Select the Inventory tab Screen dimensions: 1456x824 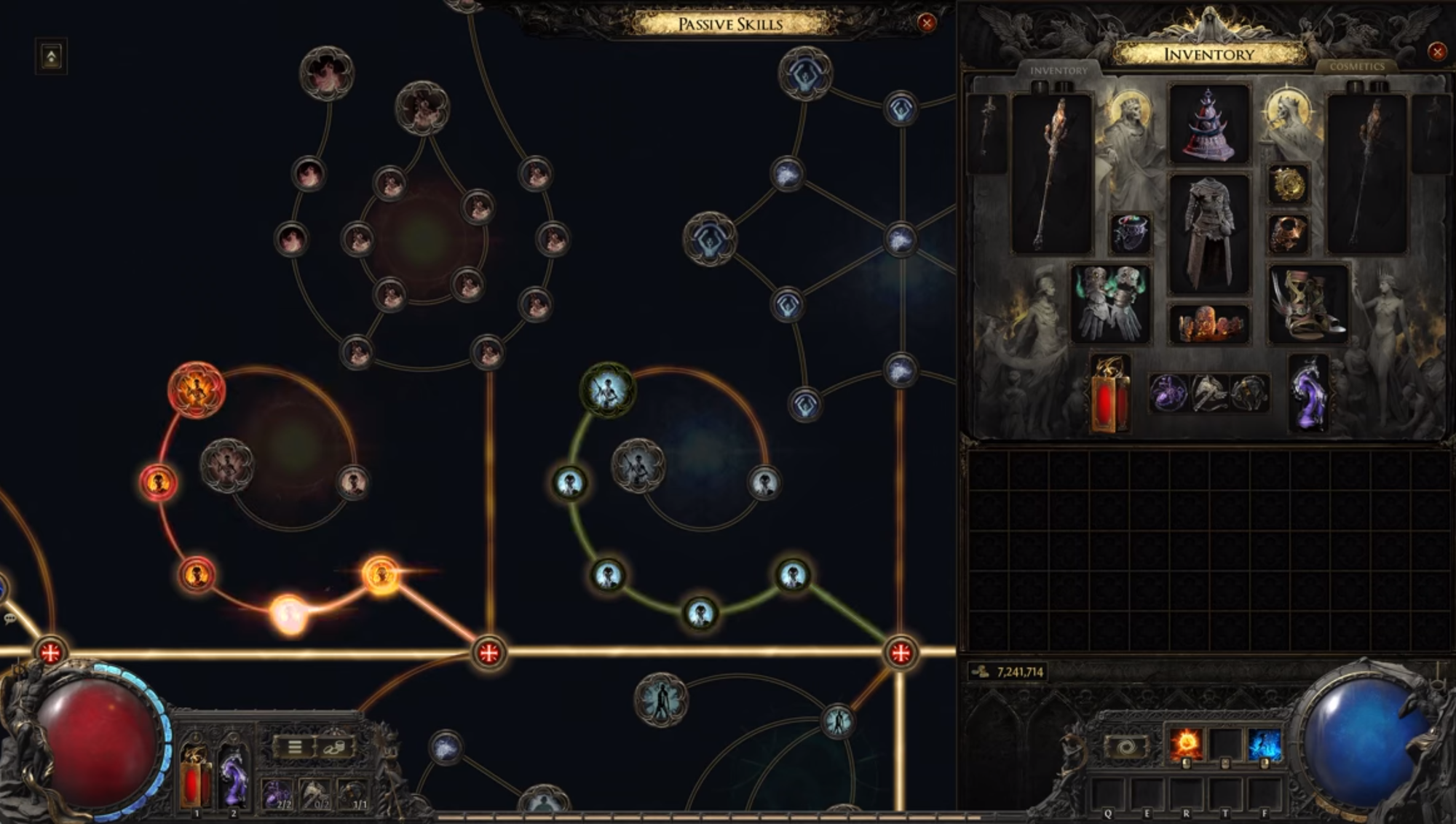coord(1059,71)
